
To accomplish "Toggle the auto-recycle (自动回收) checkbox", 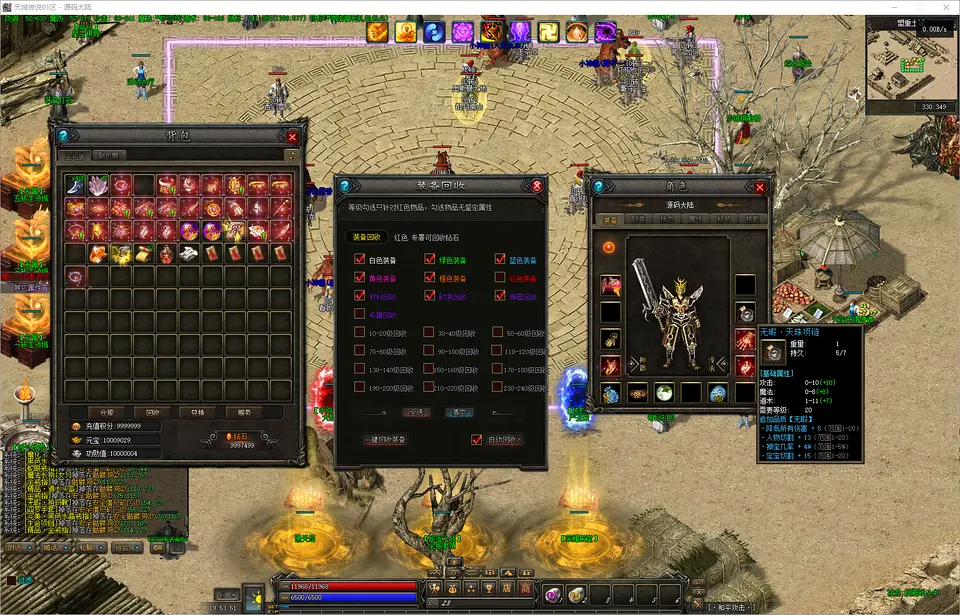I will (477, 439).
